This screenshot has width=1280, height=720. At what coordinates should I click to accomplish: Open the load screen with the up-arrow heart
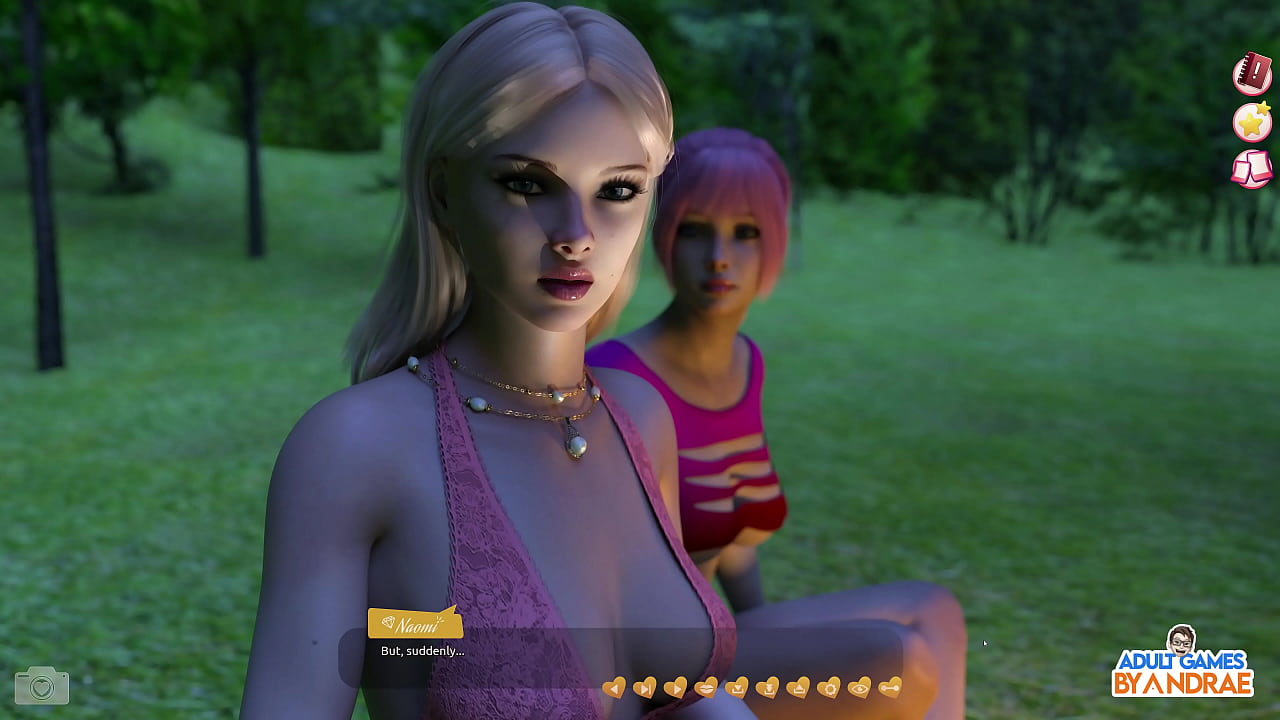click(800, 687)
